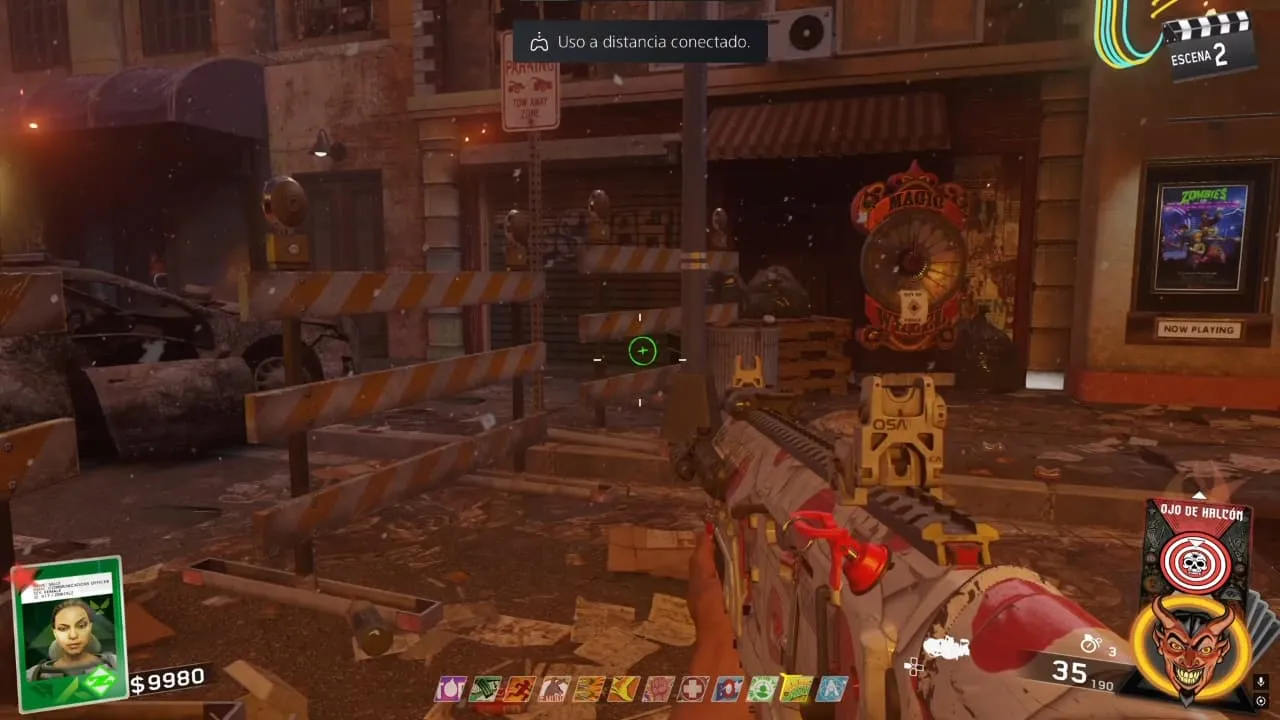Click the orange tiger-striped perk icon

tap(588, 689)
